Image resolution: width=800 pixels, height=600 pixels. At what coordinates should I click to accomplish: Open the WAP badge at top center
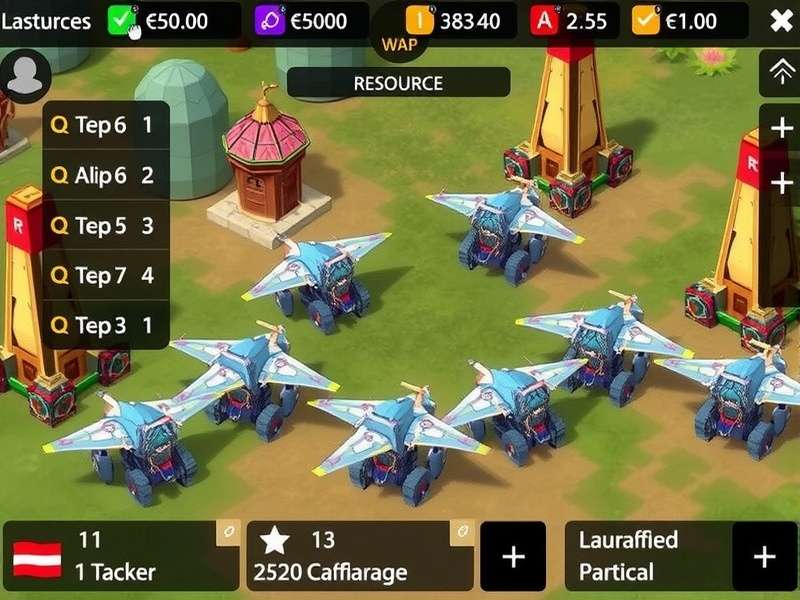click(398, 44)
